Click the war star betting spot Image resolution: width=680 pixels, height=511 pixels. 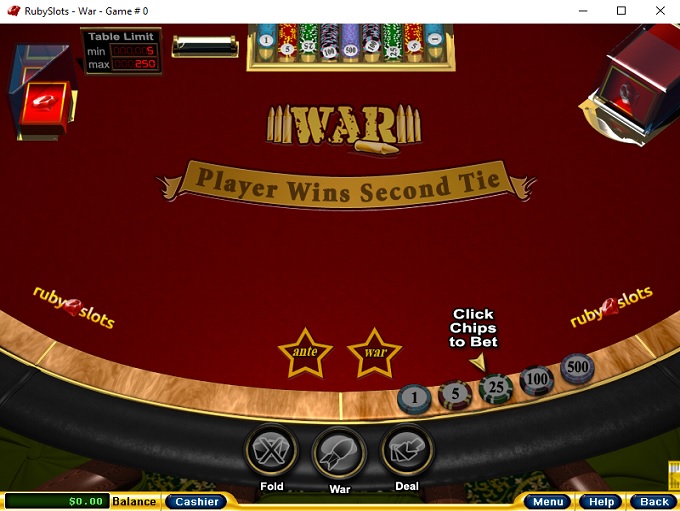point(374,352)
